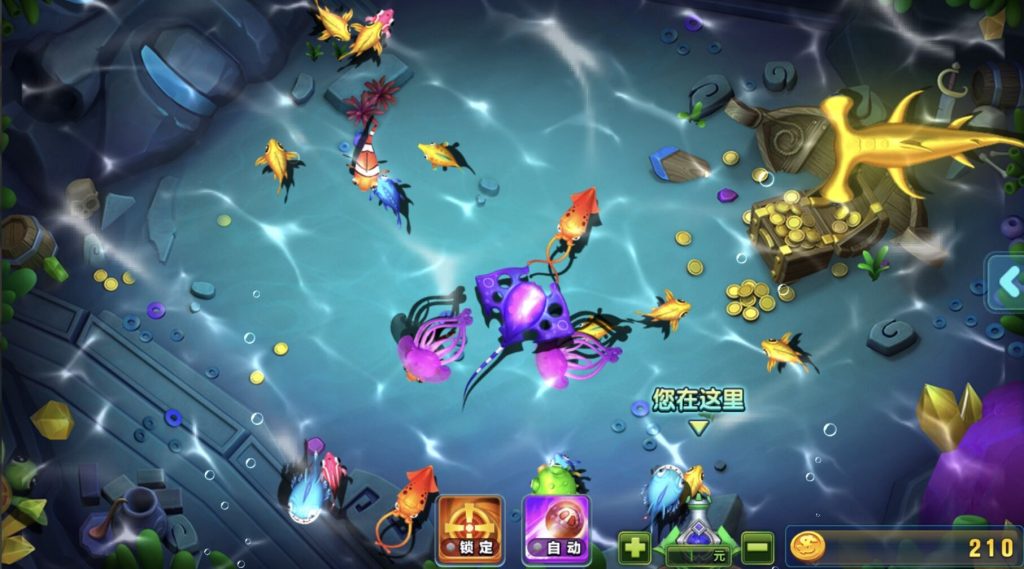Click the gold coin icon beside balance
The height and width of the screenshot is (569, 1024).
coord(807,546)
